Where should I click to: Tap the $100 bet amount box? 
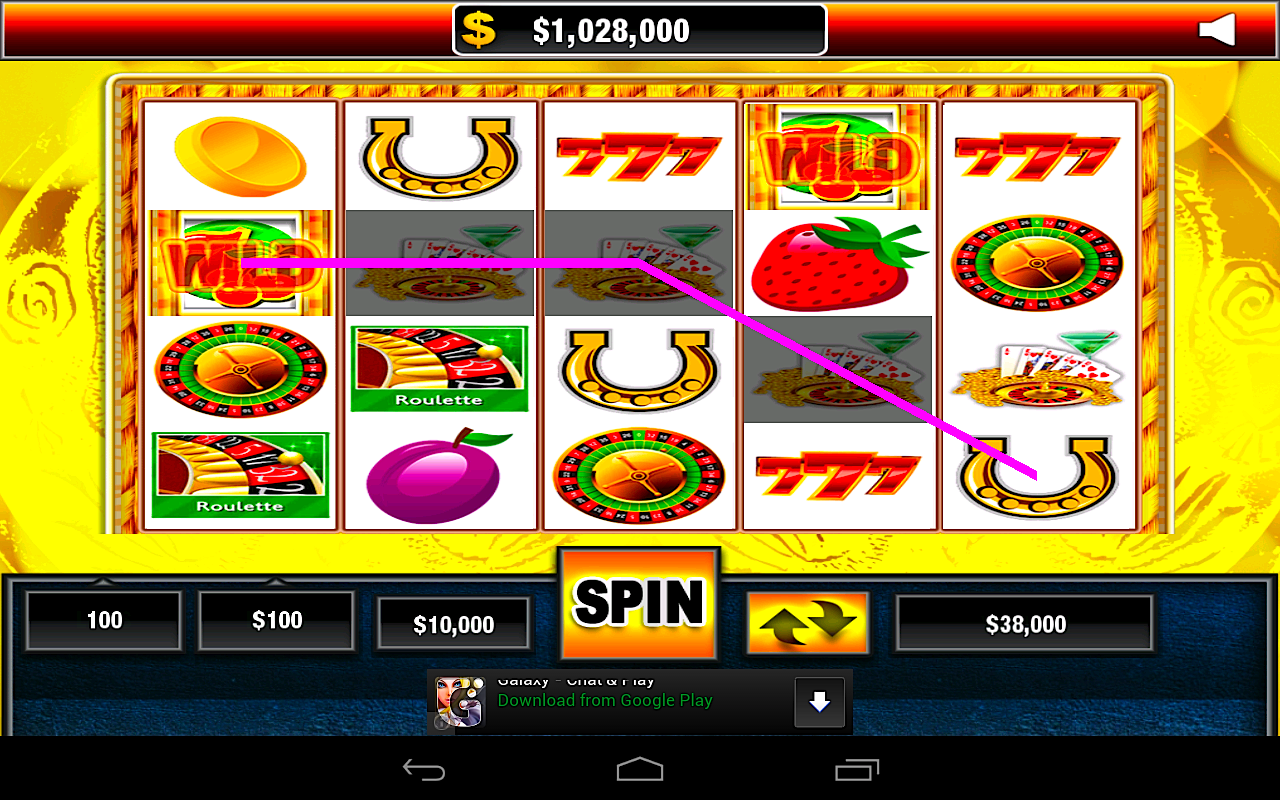pyautogui.click(x=276, y=621)
